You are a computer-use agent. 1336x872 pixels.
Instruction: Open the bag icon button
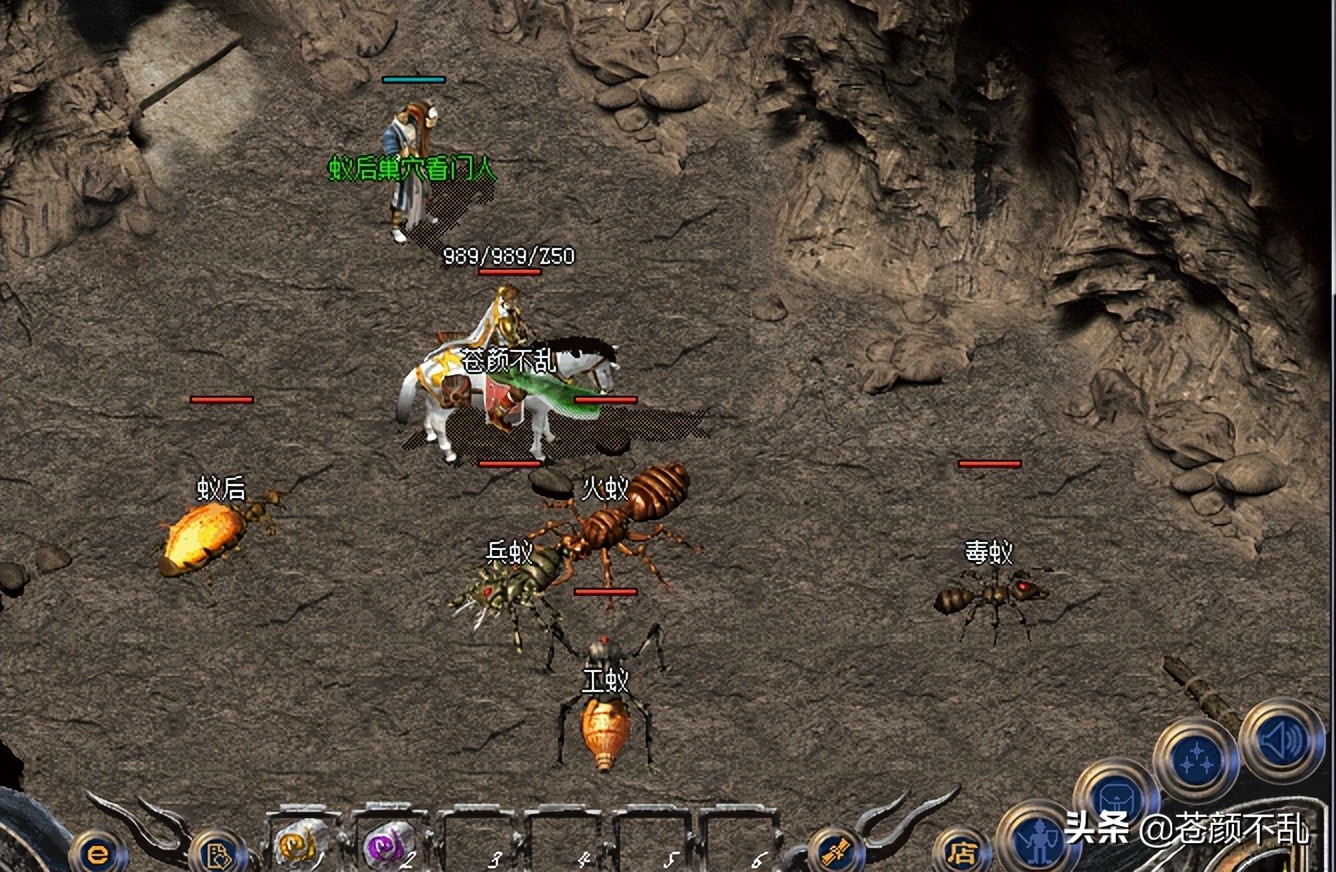[1115, 798]
